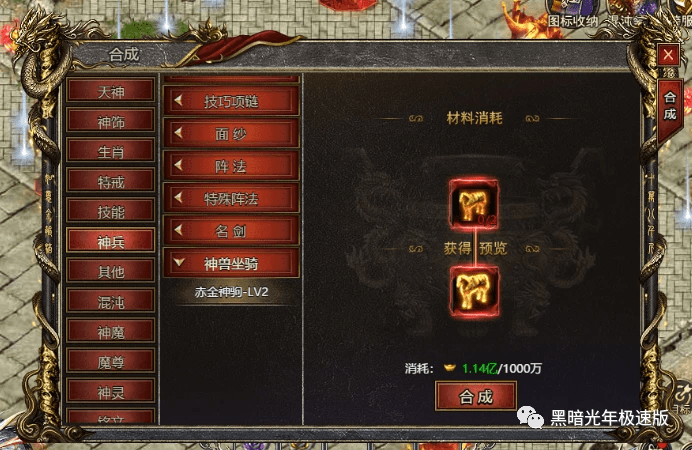Choose the 其他 category tab
The width and height of the screenshot is (692, 450).
click(x=111, y=271)
